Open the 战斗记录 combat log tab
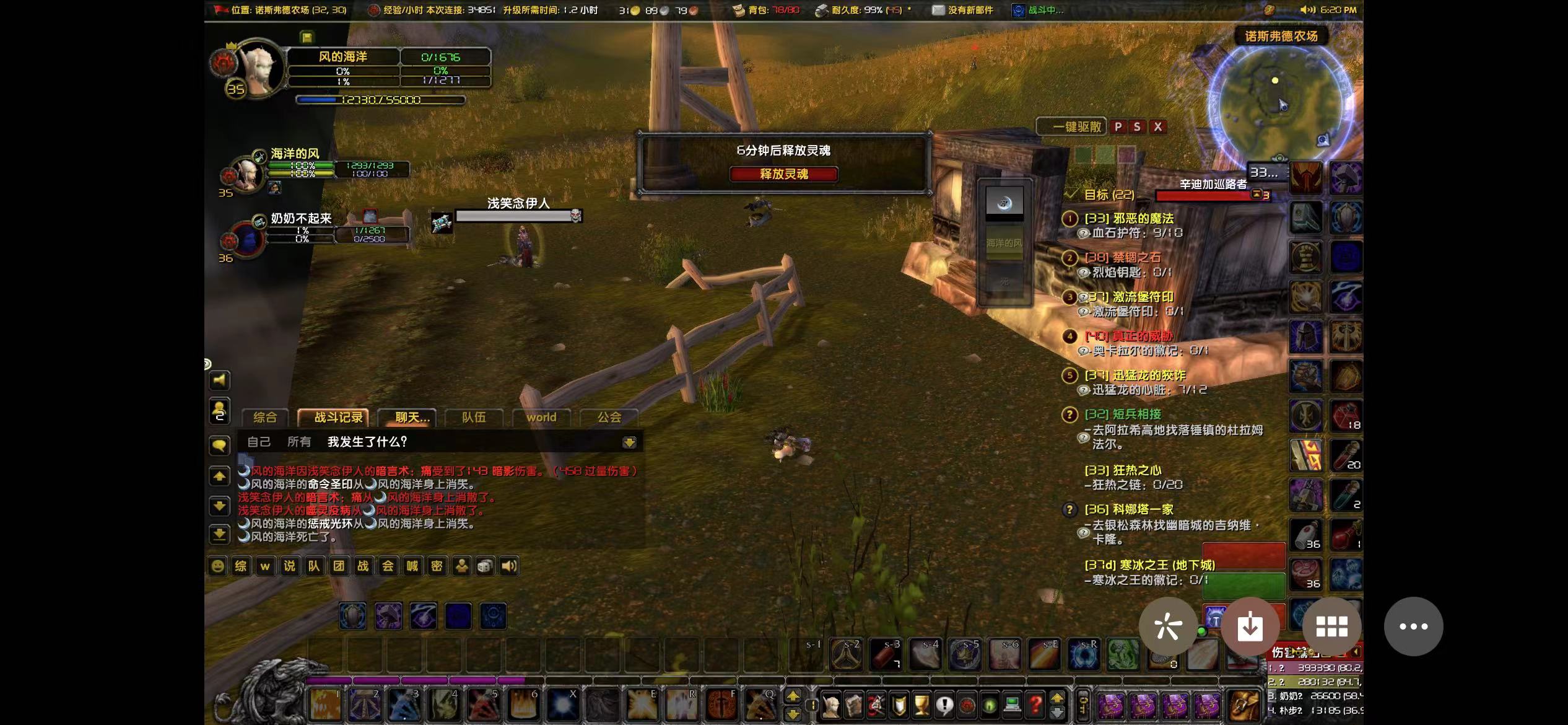This screenshot has width=1568, height=725. [338, 418]
